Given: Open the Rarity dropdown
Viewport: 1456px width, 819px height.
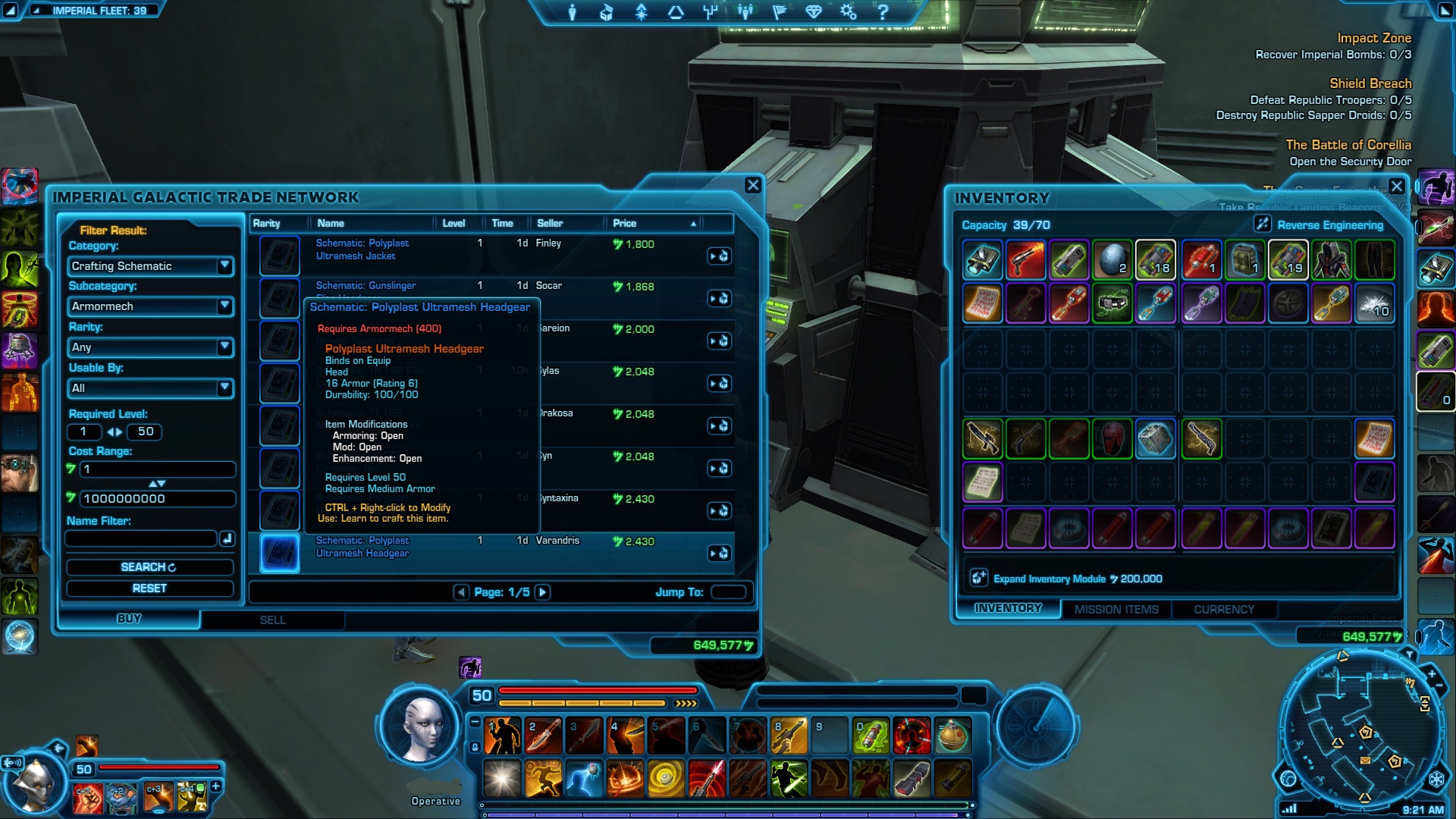Looking at the screenshot, I should point(150,347).
